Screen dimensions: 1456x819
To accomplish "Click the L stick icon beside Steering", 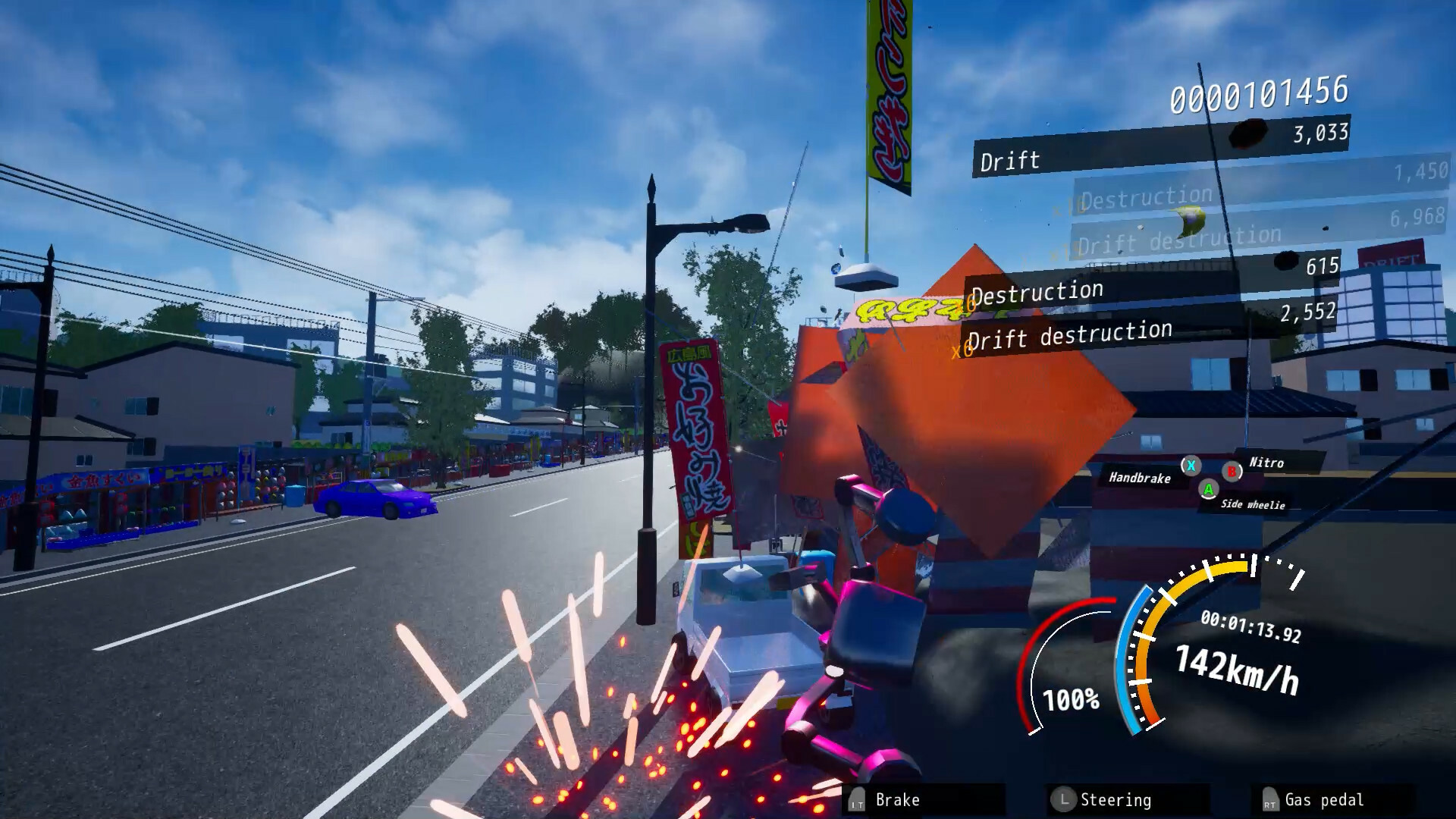I will (x=1066, y=799).
